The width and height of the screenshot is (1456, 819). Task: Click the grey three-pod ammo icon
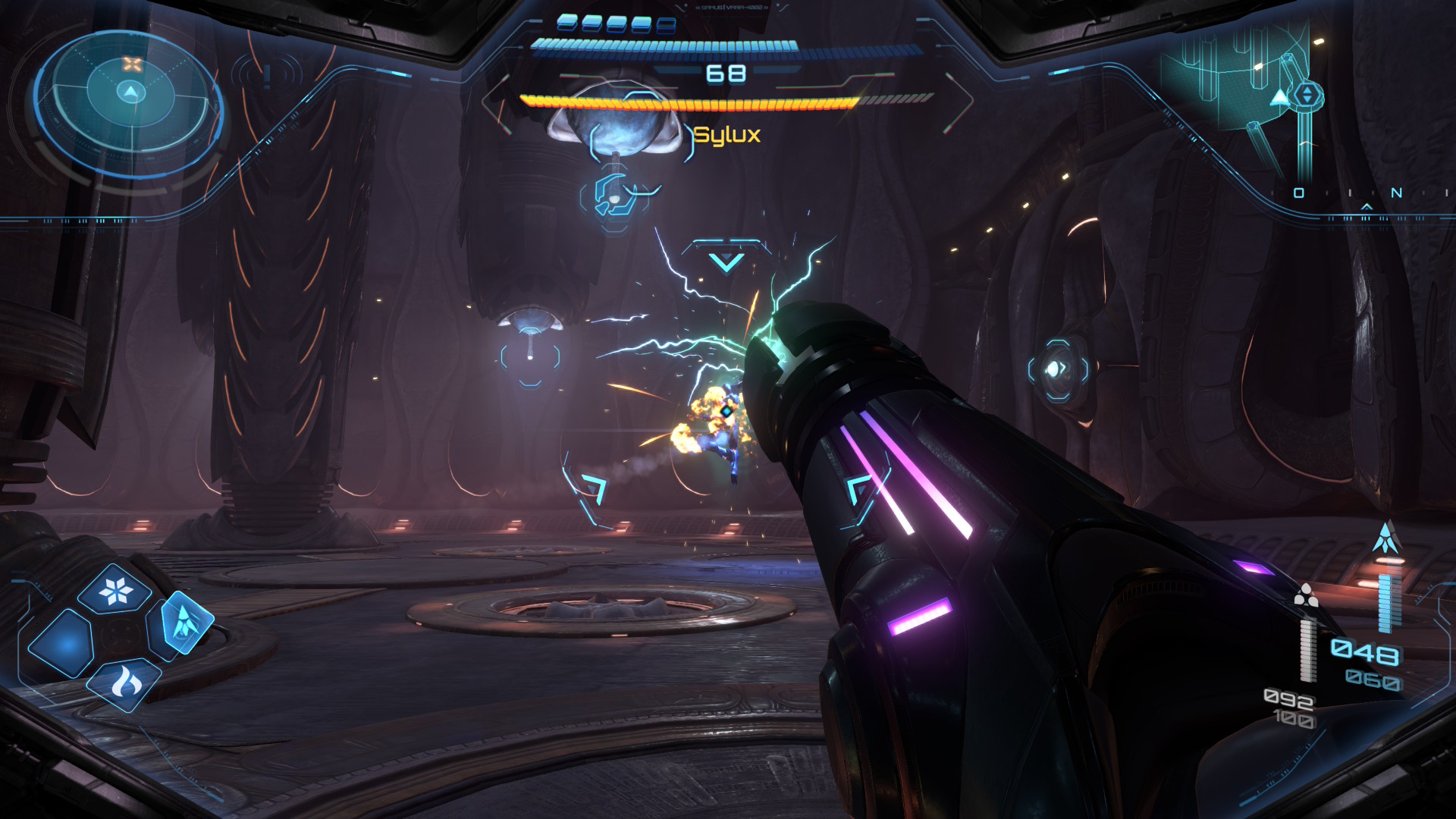pos(1306,596)
